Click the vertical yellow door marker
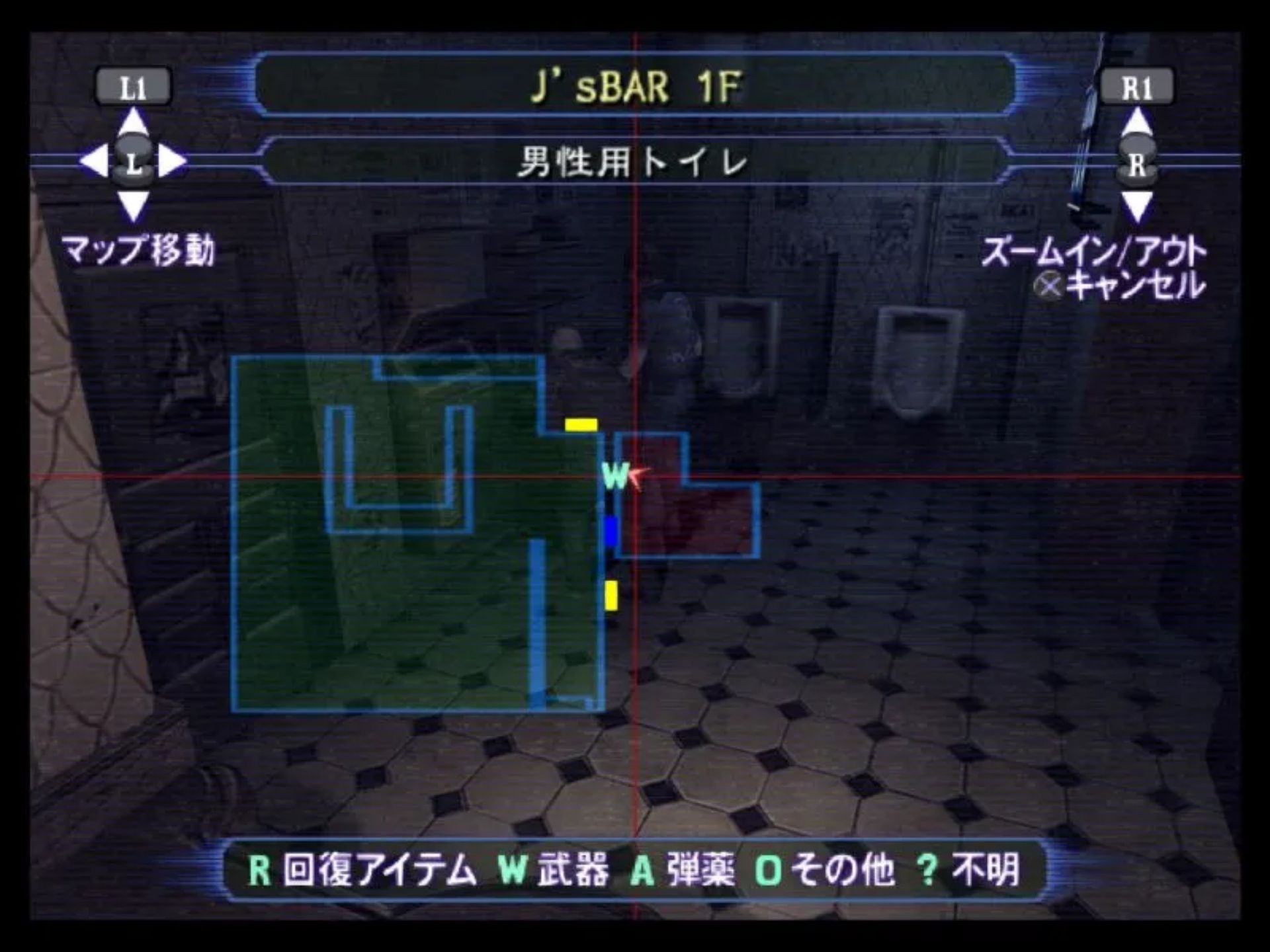Viewport: 1270px width, 952px height. click(x=611, y=595)
